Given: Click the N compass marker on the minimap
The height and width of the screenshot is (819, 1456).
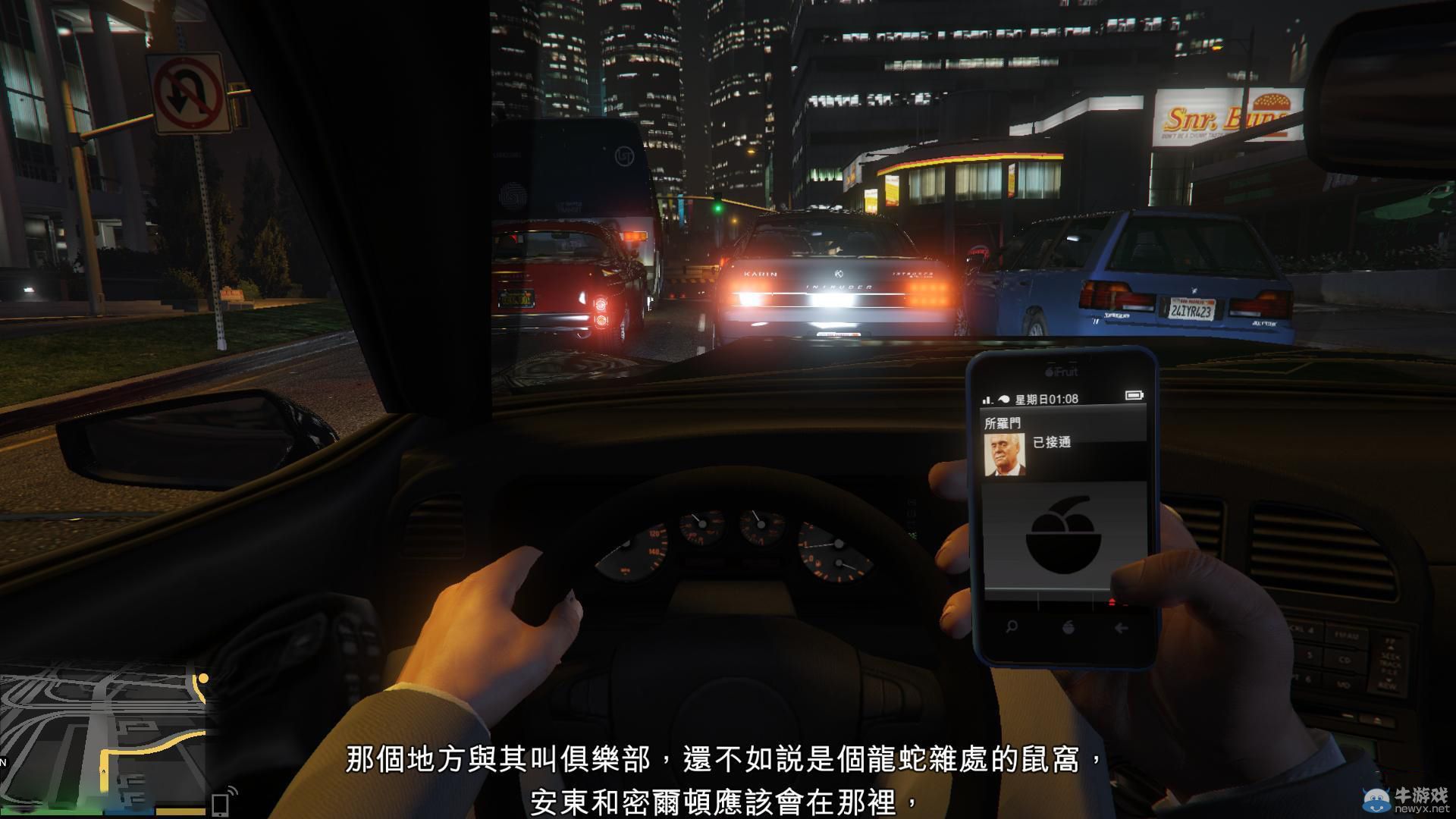Looking at the screenshot, I should click(x=5, y=763).
